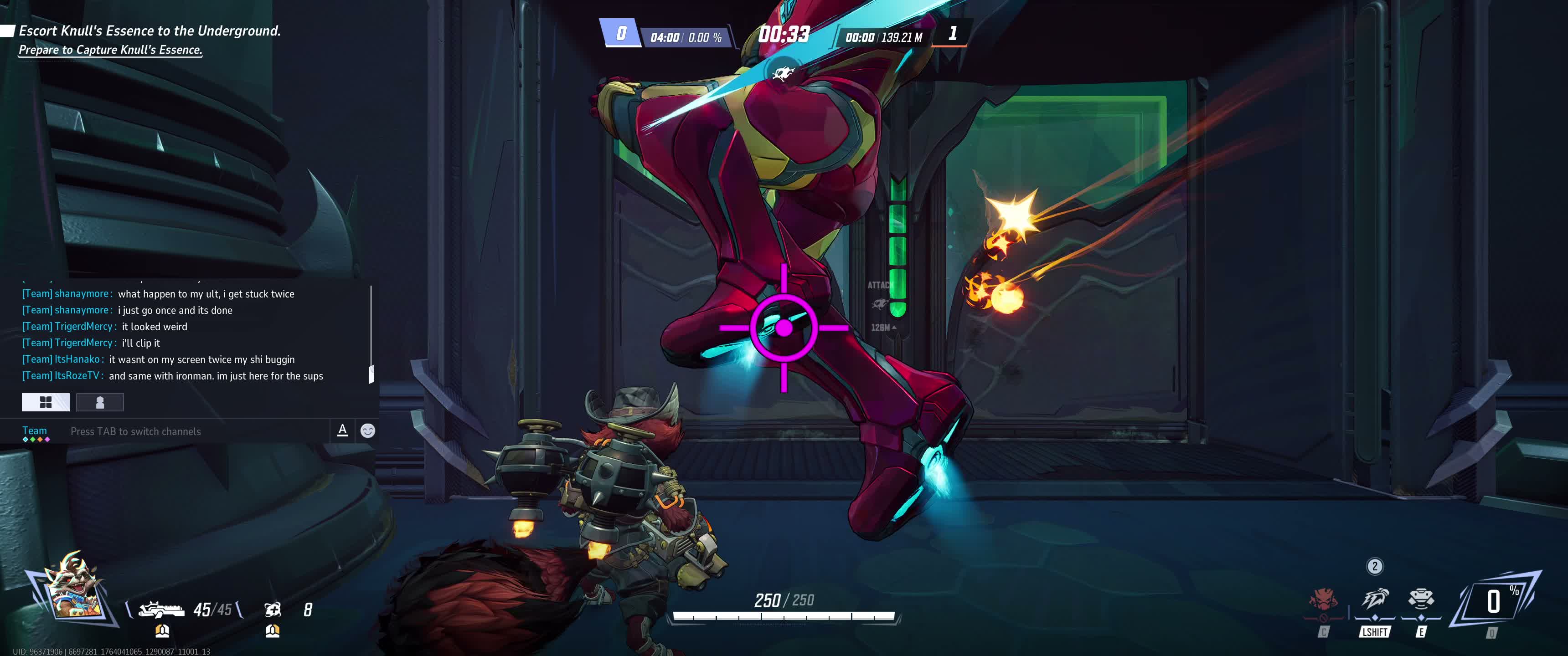Select the primary rifle weapon icon
Screen dimensions: 1568x656
161,610
